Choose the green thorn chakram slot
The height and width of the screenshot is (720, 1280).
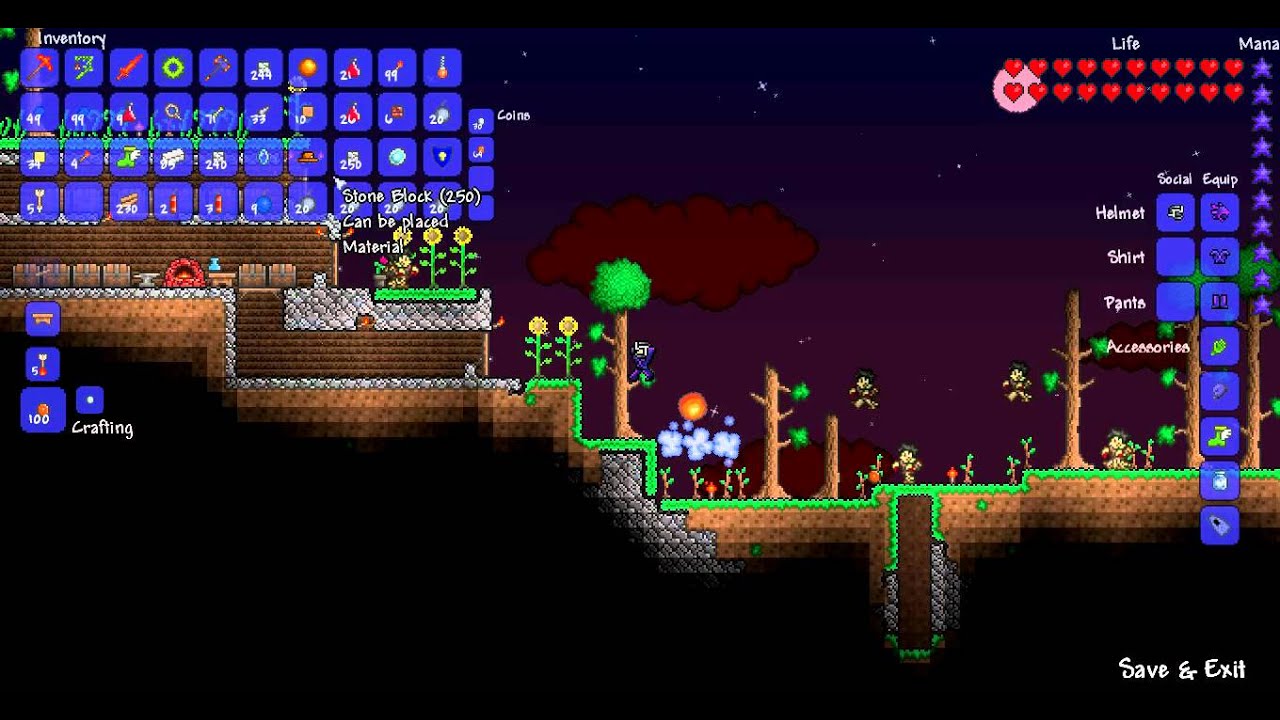coord(173,68)
